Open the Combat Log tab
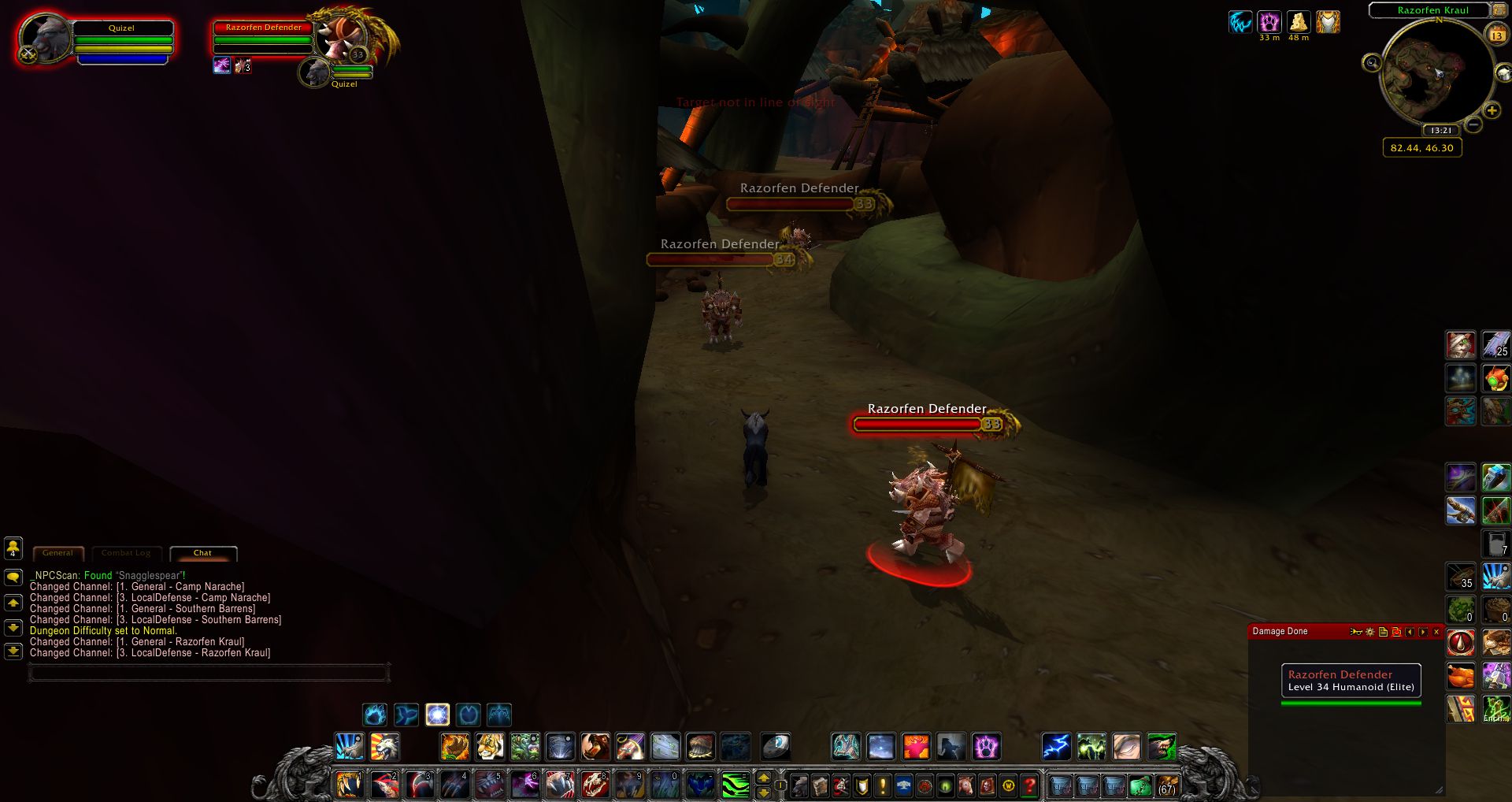This screenshot has width=1512, height=802. click(x=126, y=553)
